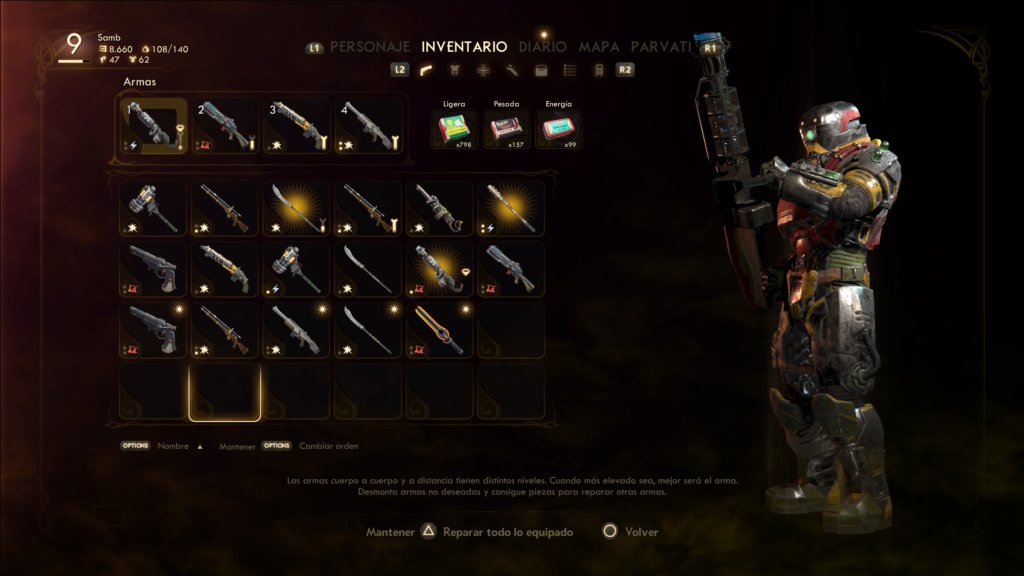
Task: Select the glowing spiked club
Action: (x=513, y=208)
